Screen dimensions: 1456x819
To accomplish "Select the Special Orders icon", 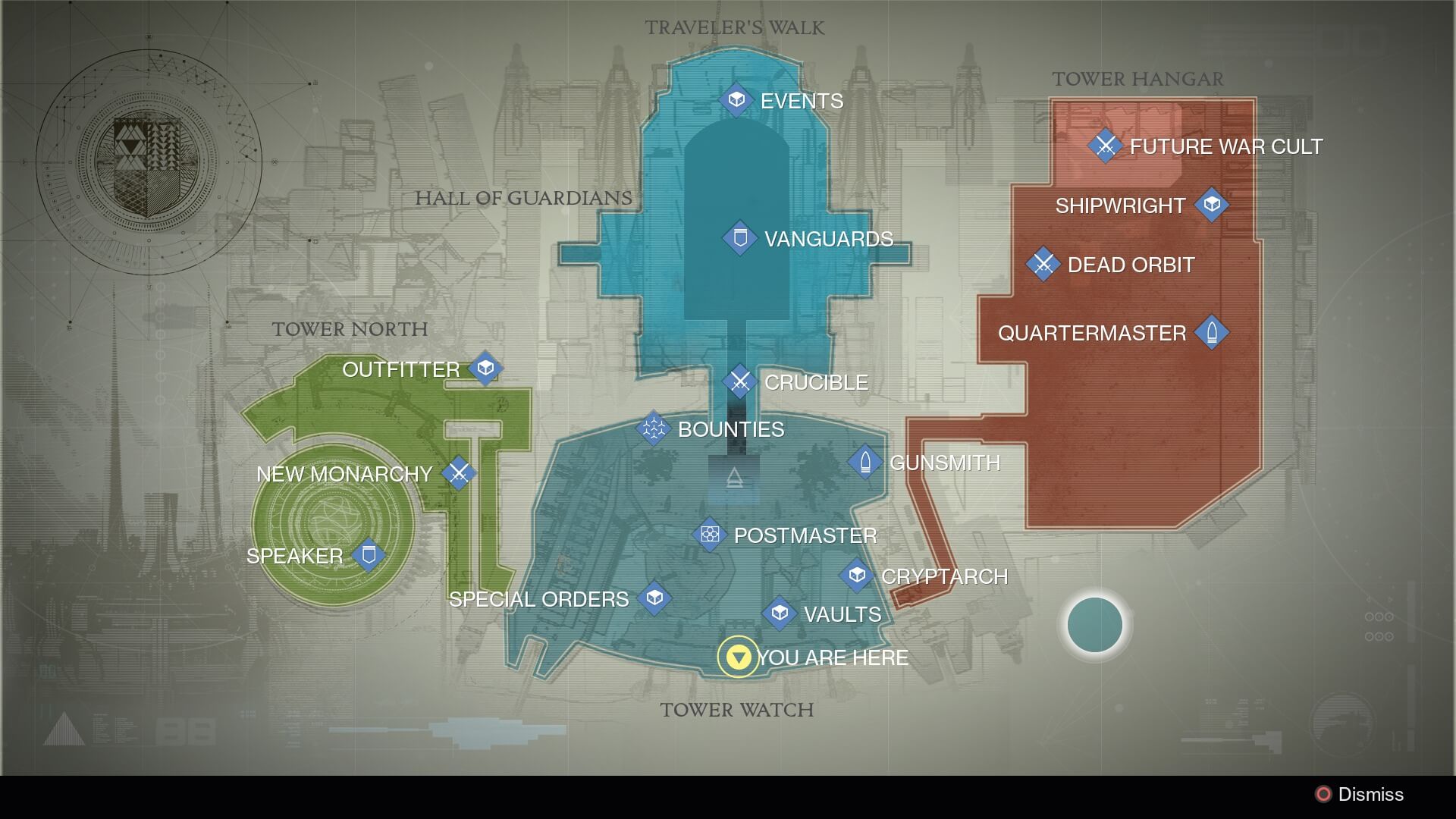I will tap(654, 598).
